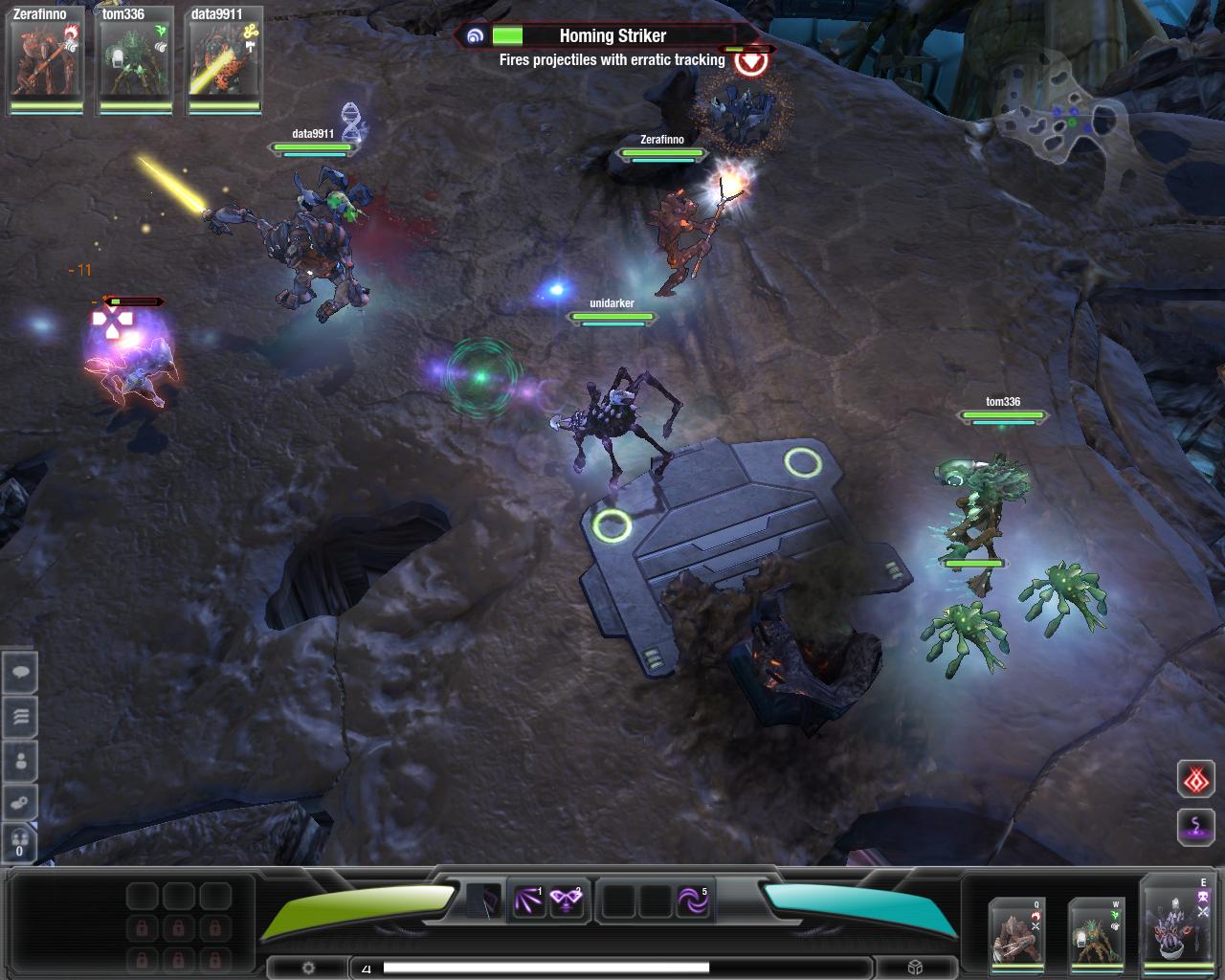1225x980 pixels.
Task: Select Zerafinno's teammate portrait
Action: pyautogui.click(x=46, y=59)
